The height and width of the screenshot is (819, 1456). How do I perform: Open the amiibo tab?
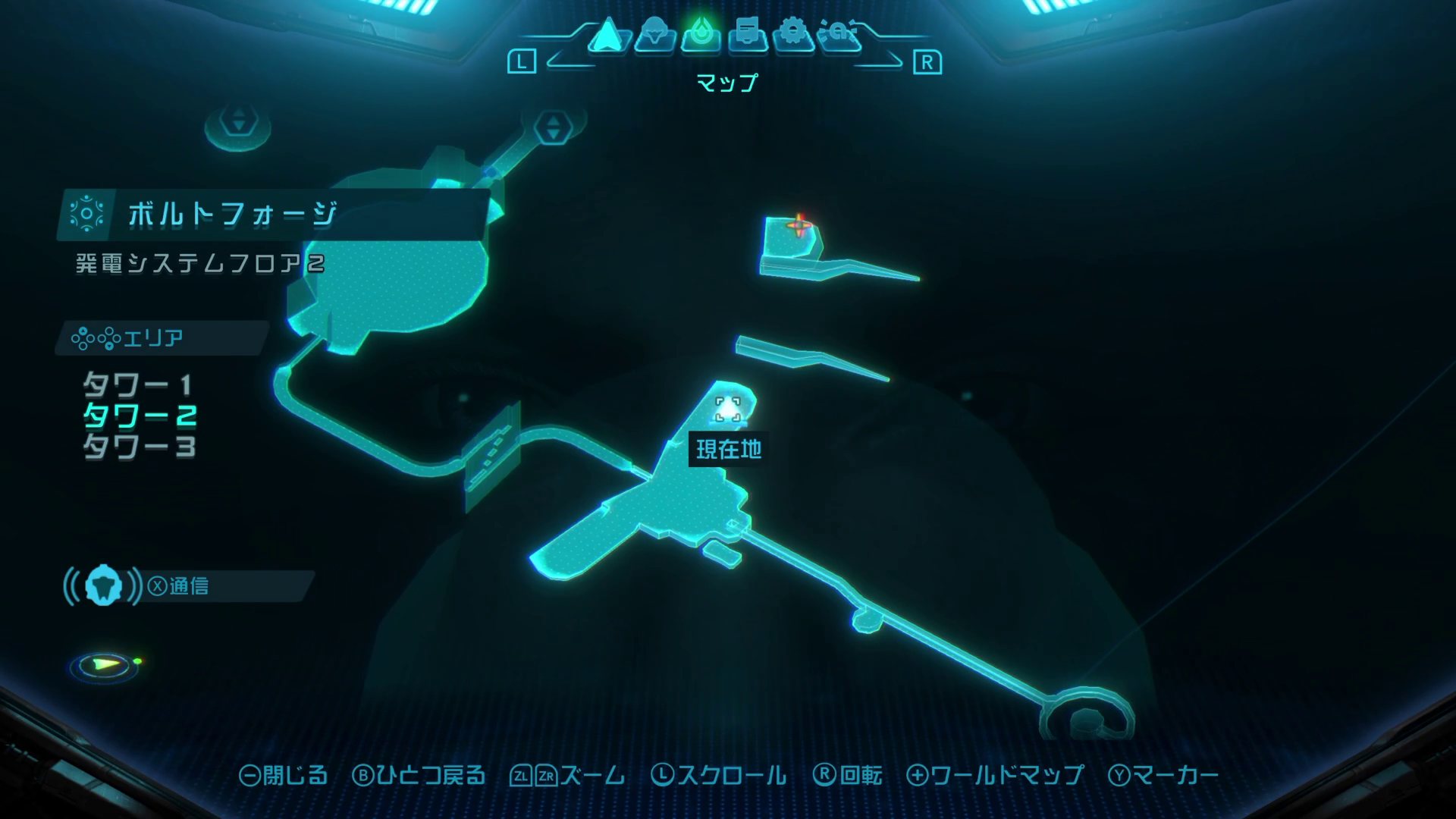click(840, 36)
